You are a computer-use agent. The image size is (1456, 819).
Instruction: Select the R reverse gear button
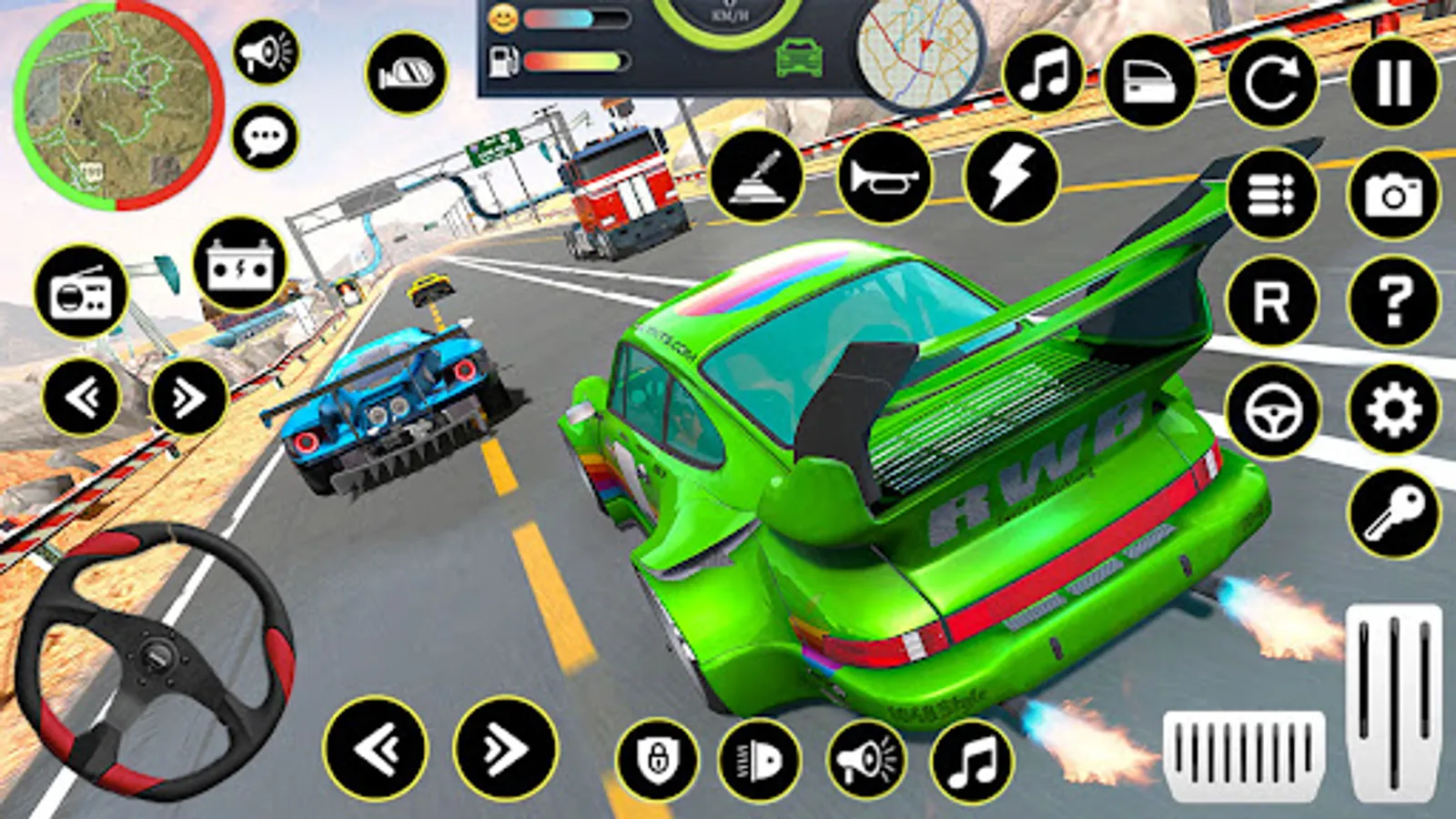(1272, 301)
